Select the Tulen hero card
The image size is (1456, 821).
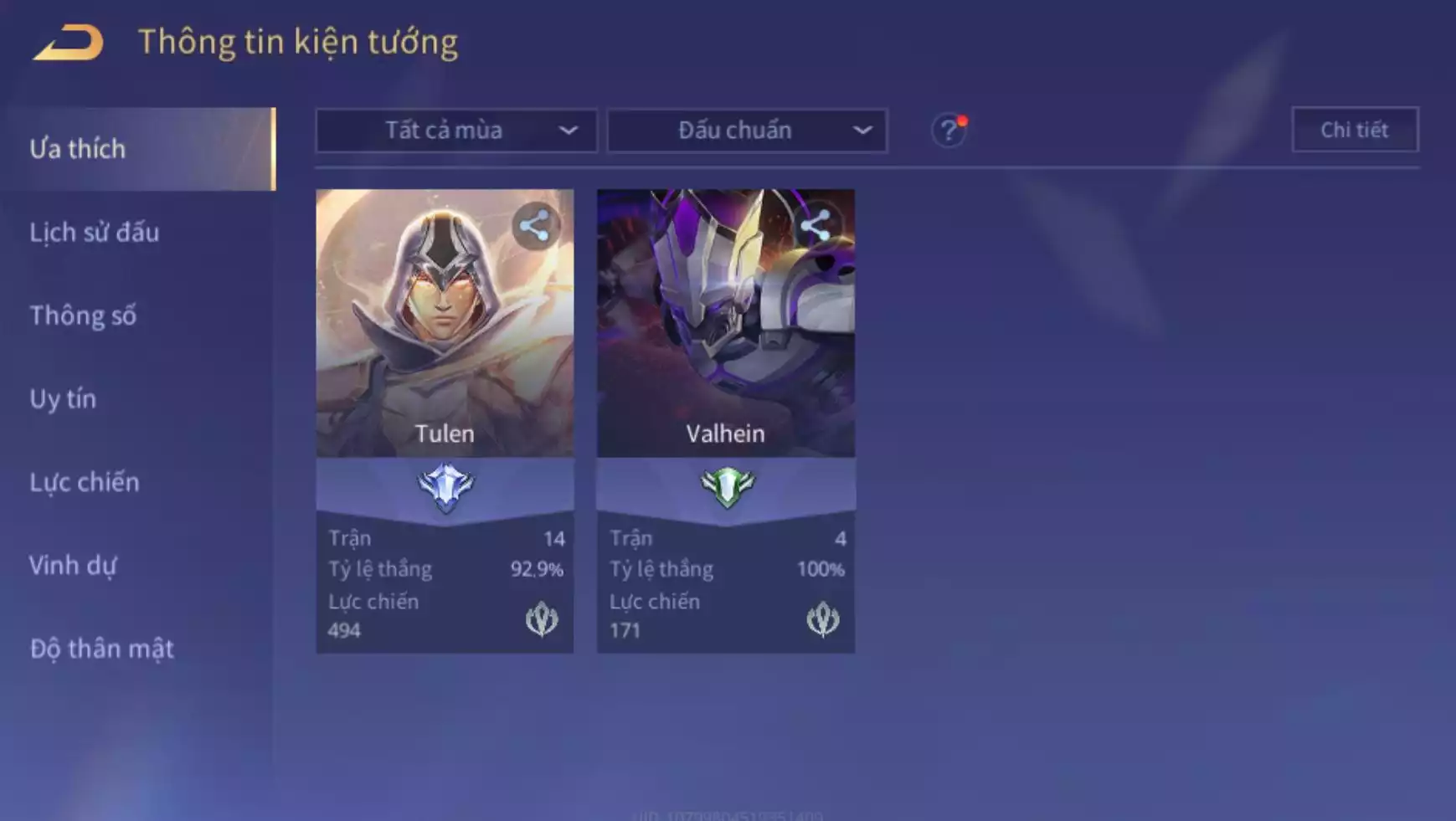coord(445,335)
